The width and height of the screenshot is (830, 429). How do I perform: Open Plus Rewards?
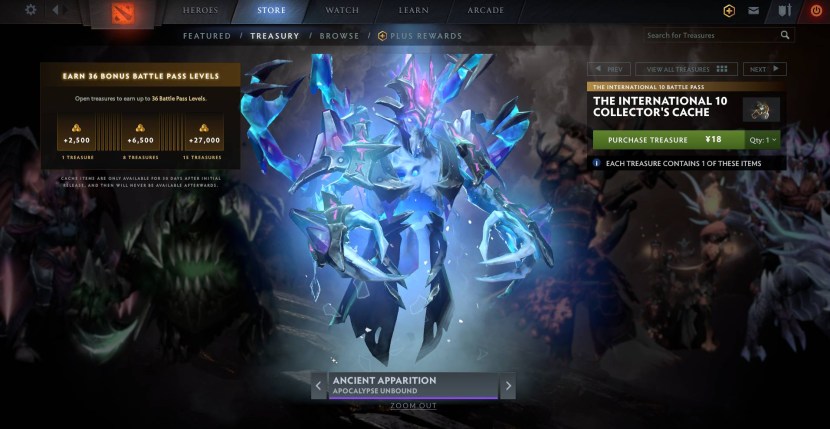[421, 36]
